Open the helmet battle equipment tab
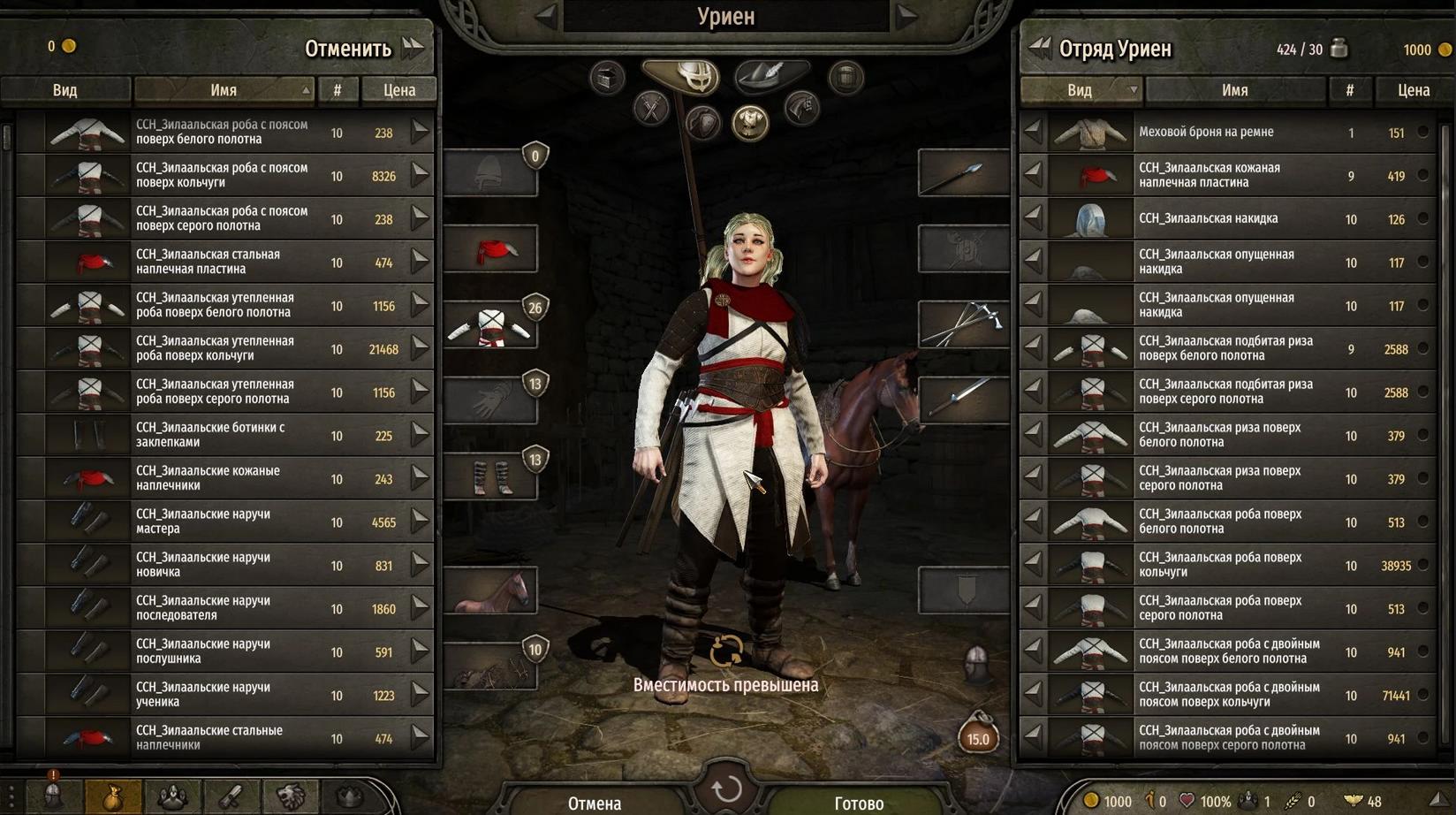 [681, 76]
